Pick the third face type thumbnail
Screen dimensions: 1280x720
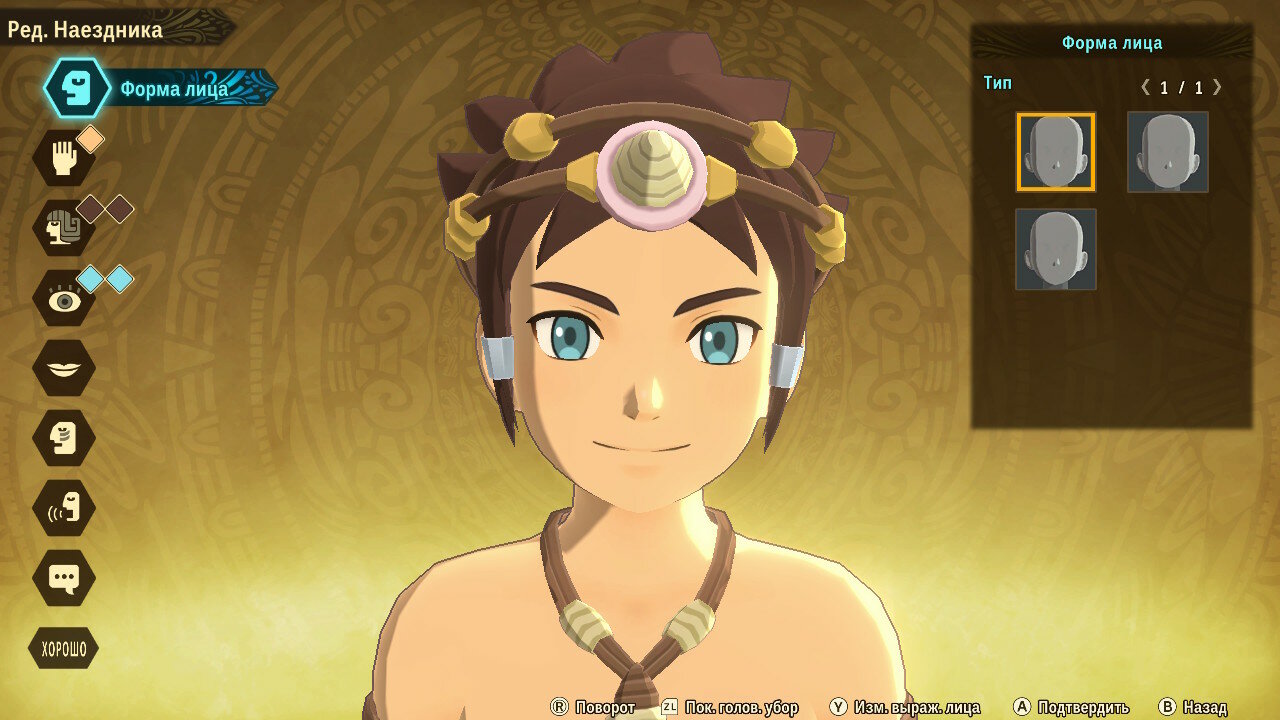[1056, 249]
